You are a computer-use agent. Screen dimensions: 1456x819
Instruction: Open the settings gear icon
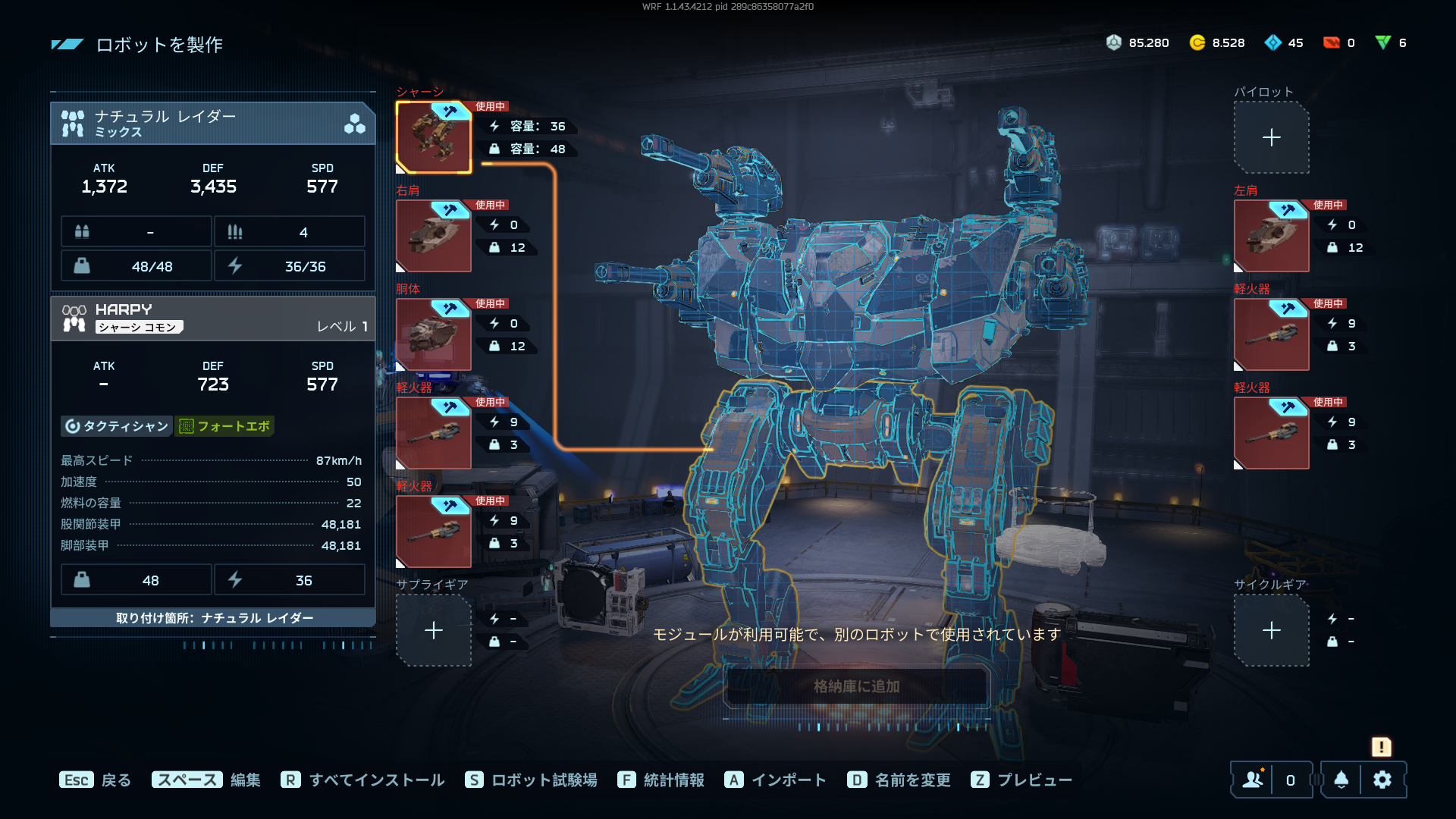pos(1382,780)
